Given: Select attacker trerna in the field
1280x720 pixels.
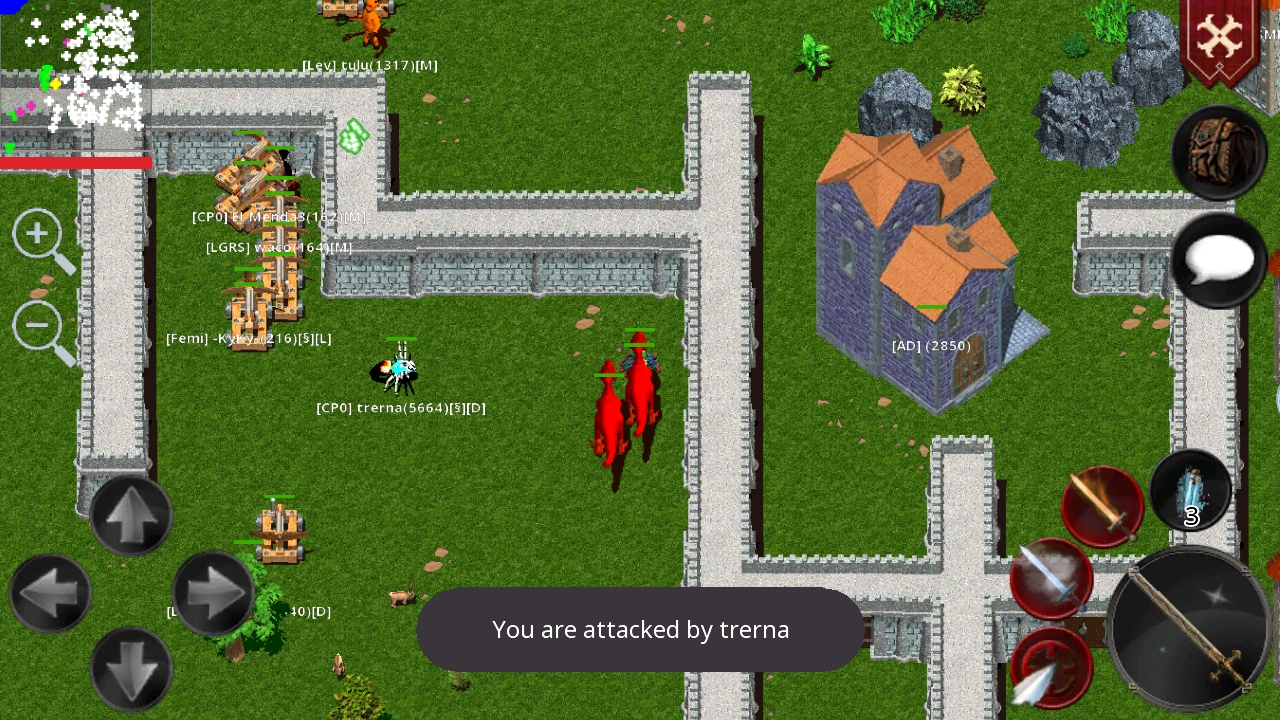Looking at the screenshot, I should 398,372.
